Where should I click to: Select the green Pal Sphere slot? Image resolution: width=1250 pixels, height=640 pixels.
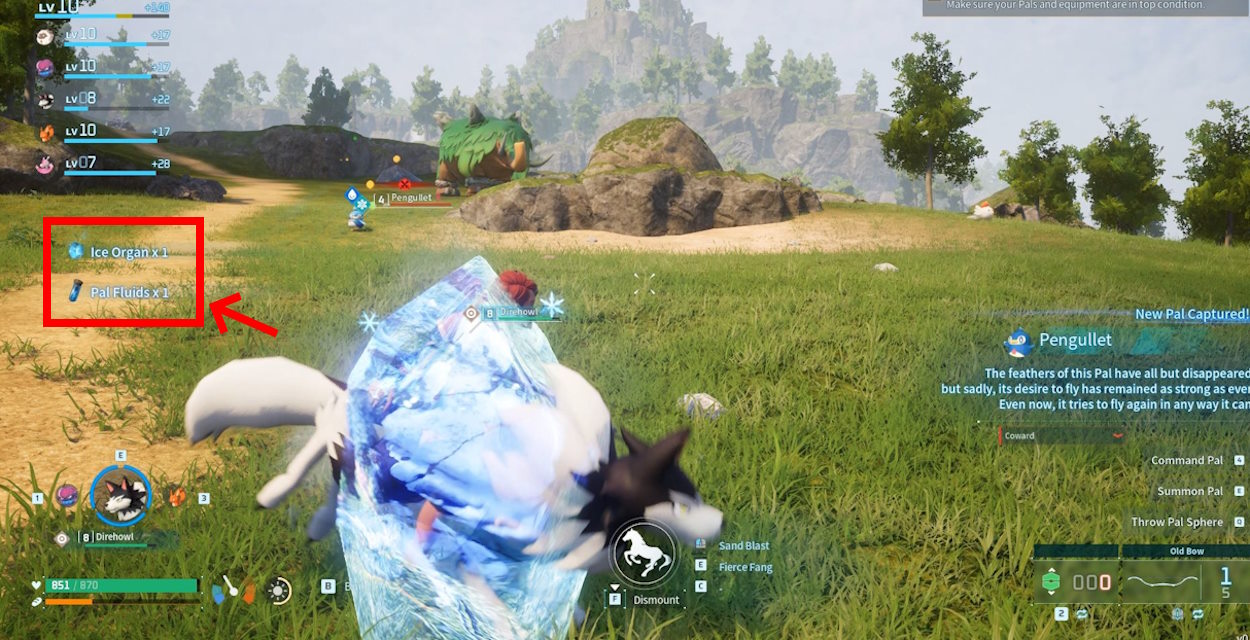(x=1050, y=582)
